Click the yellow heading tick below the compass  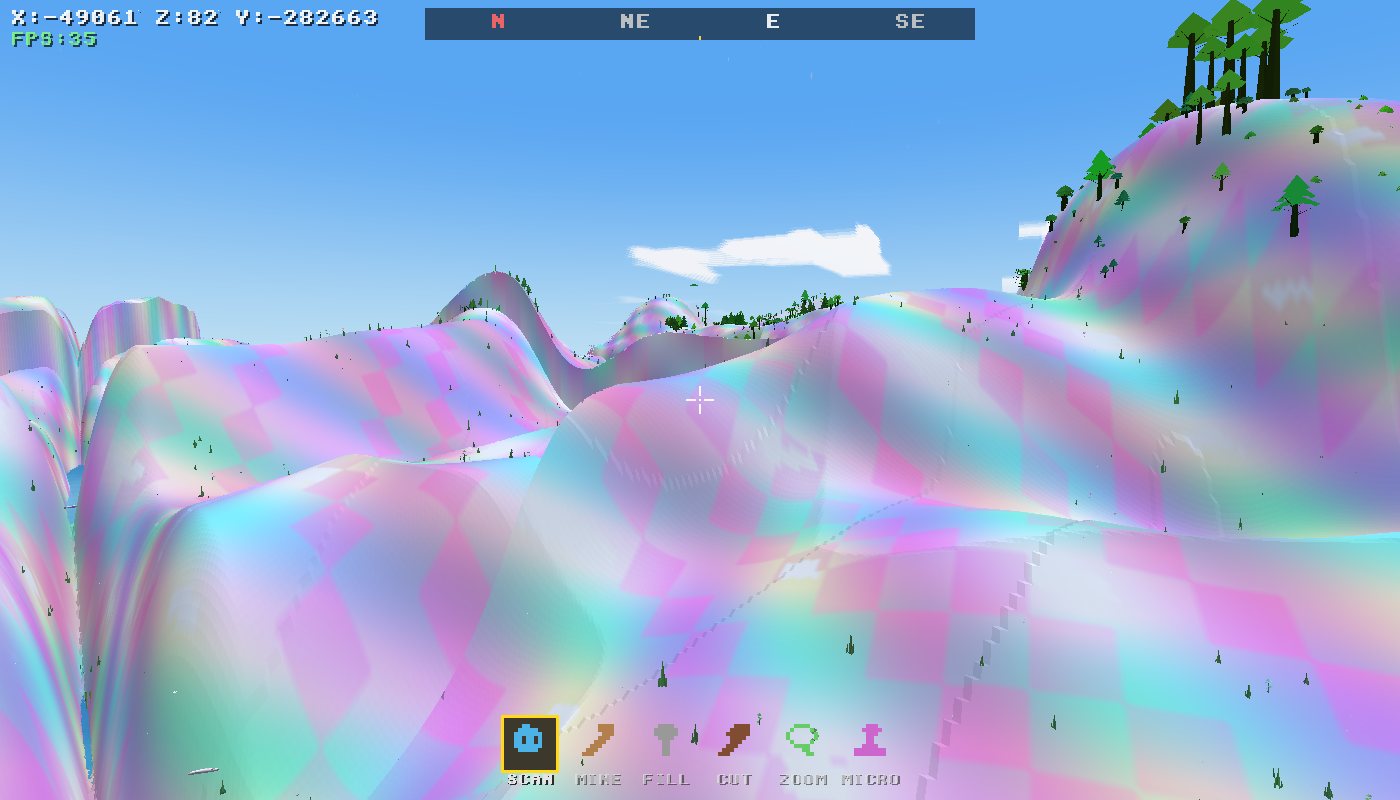(x=700, y=37)
